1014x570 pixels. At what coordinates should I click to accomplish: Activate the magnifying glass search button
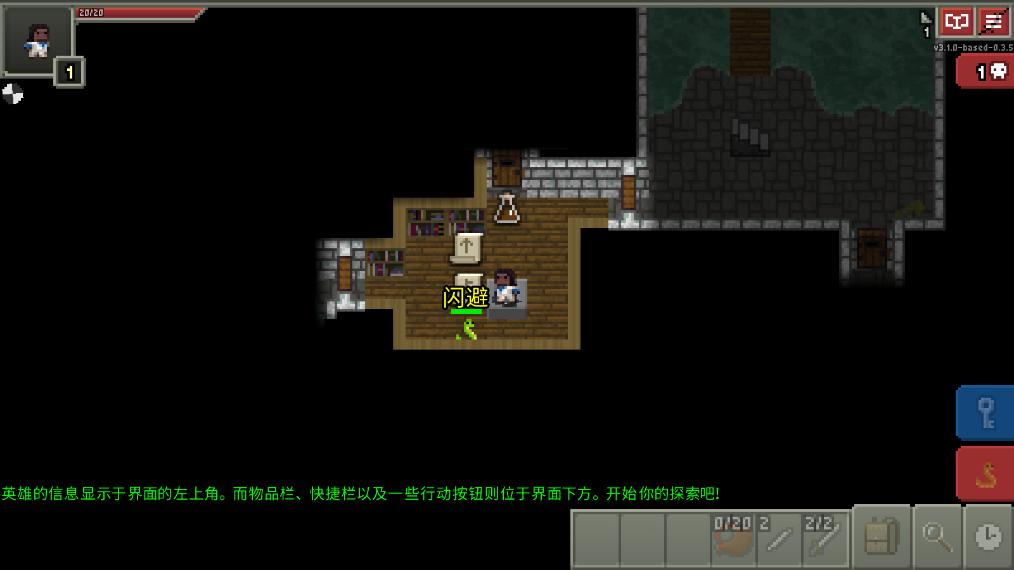point(937,538)
